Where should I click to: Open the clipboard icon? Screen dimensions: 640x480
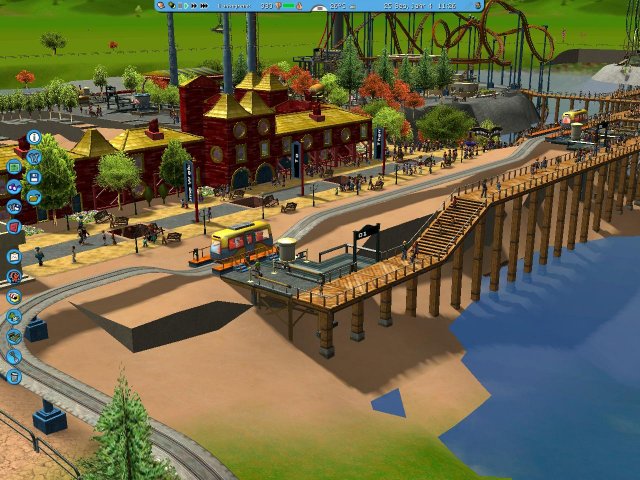tap(14, 257)
